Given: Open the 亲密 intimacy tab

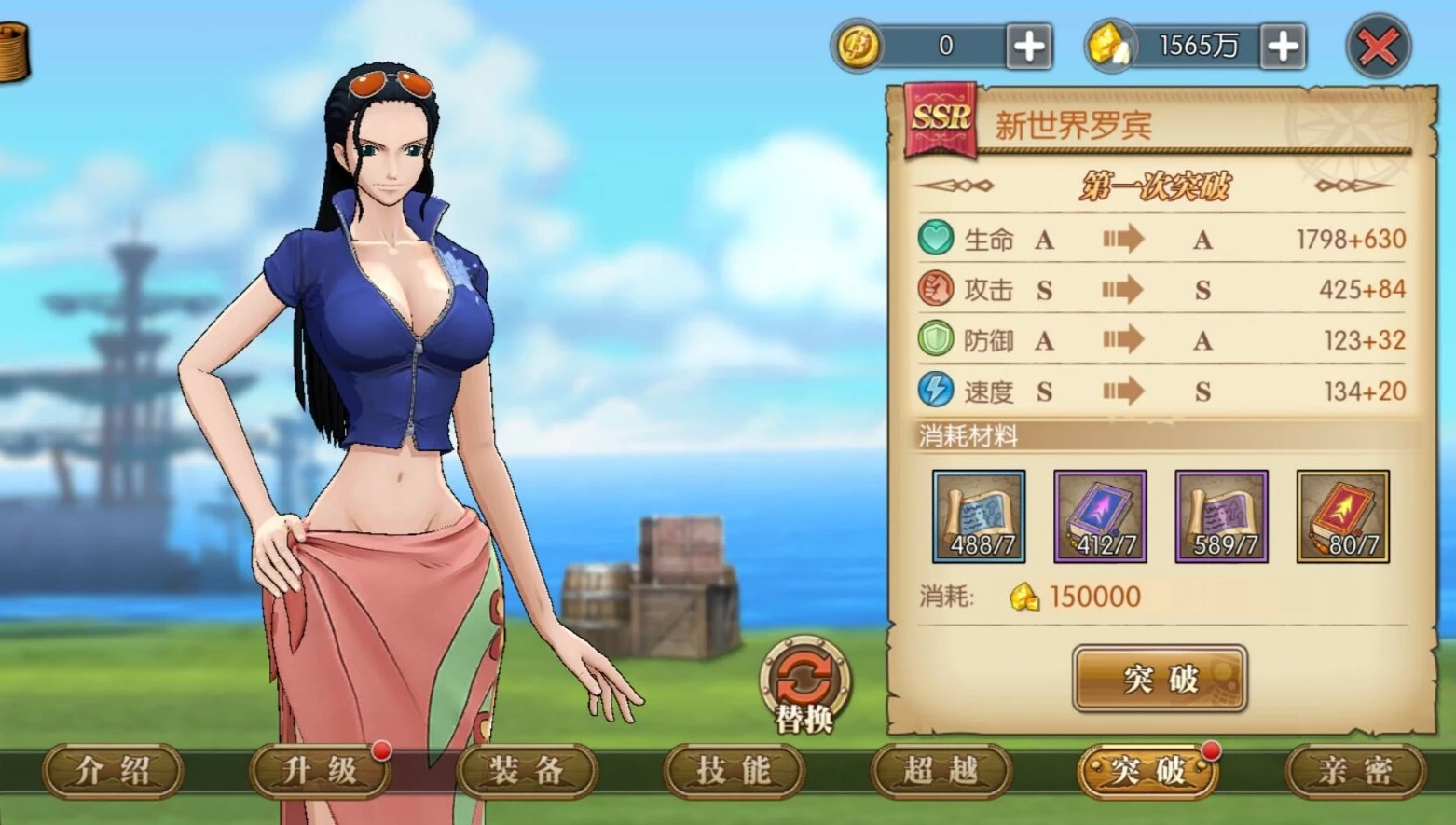Looking at the screenshot, I should pyautogui.click(x=1354, y=771).
